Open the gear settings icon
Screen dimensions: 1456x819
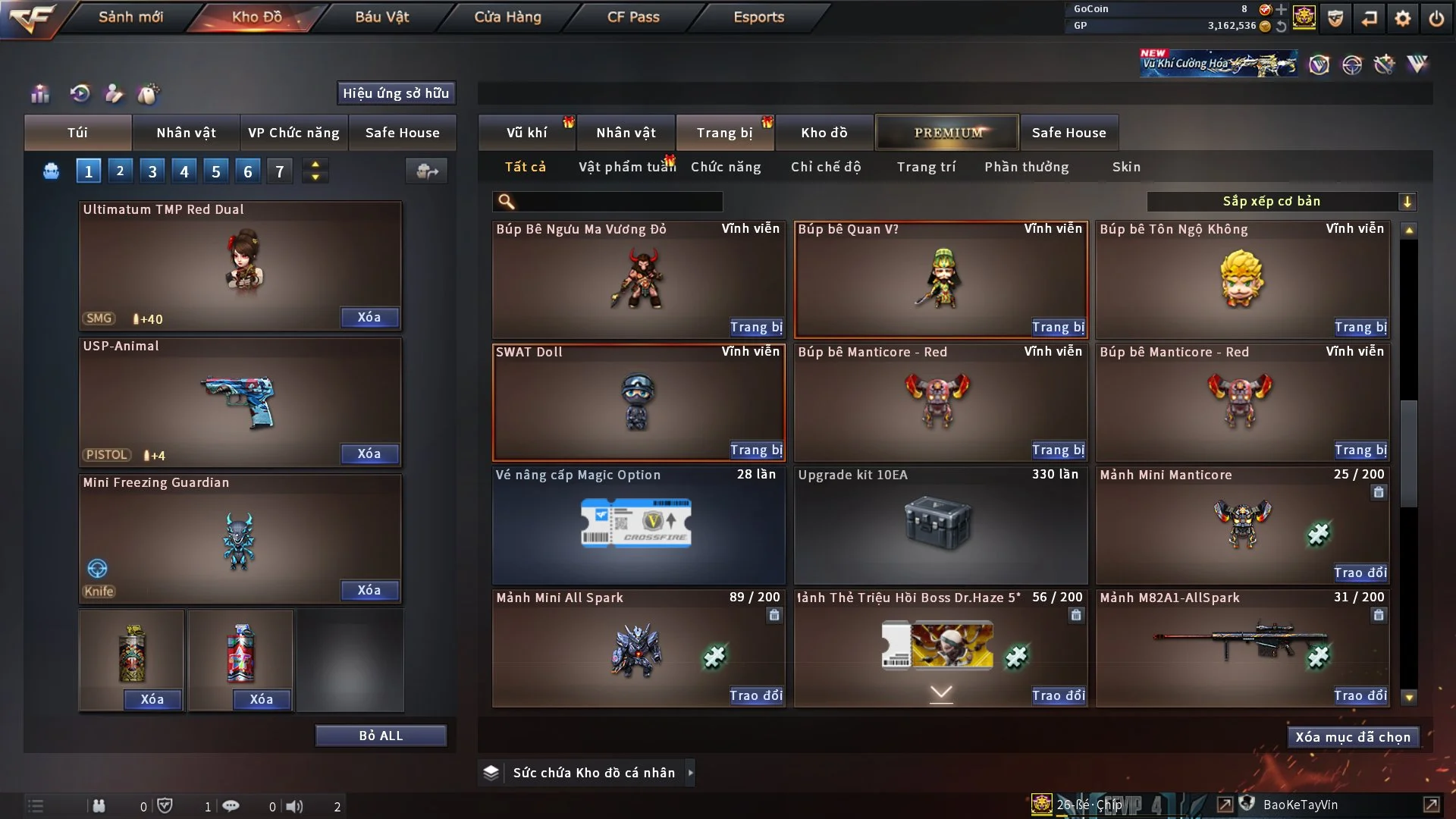click(1402, 18)
